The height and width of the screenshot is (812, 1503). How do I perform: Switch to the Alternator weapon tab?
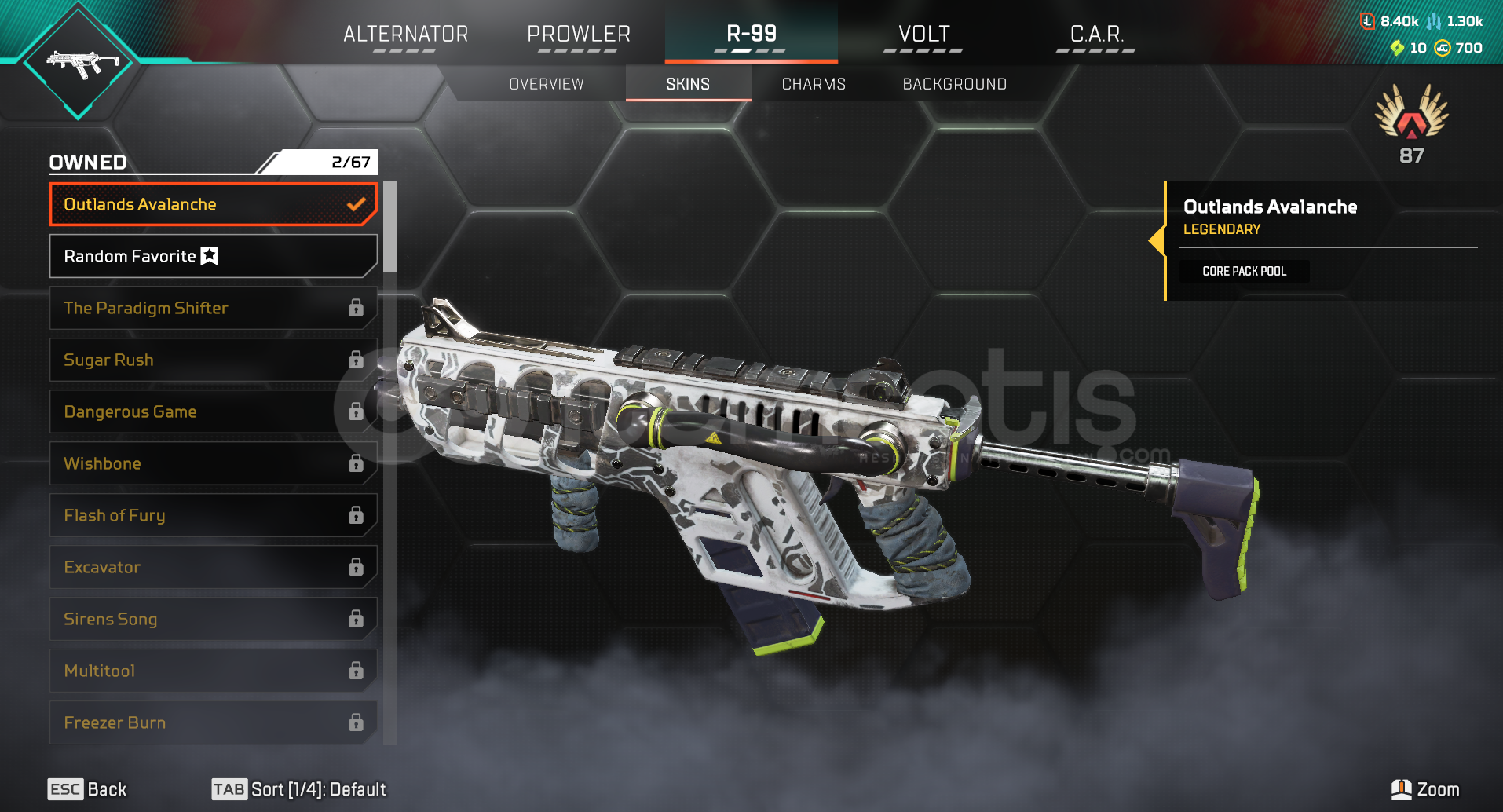click(x=405, y=35)
